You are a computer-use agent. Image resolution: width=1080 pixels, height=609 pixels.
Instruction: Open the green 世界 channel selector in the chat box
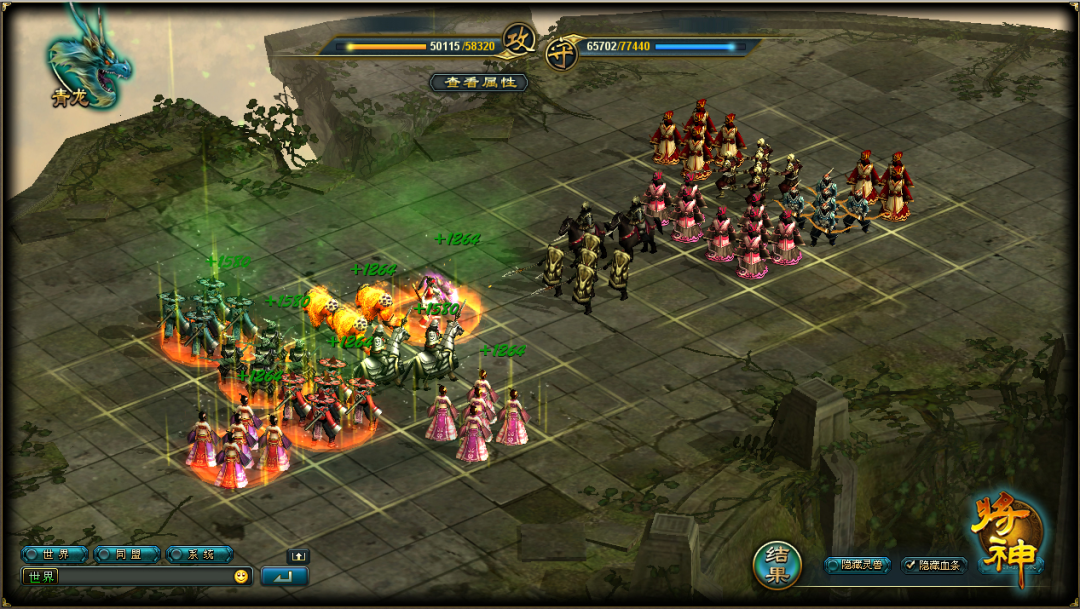(x=42, y=576)
